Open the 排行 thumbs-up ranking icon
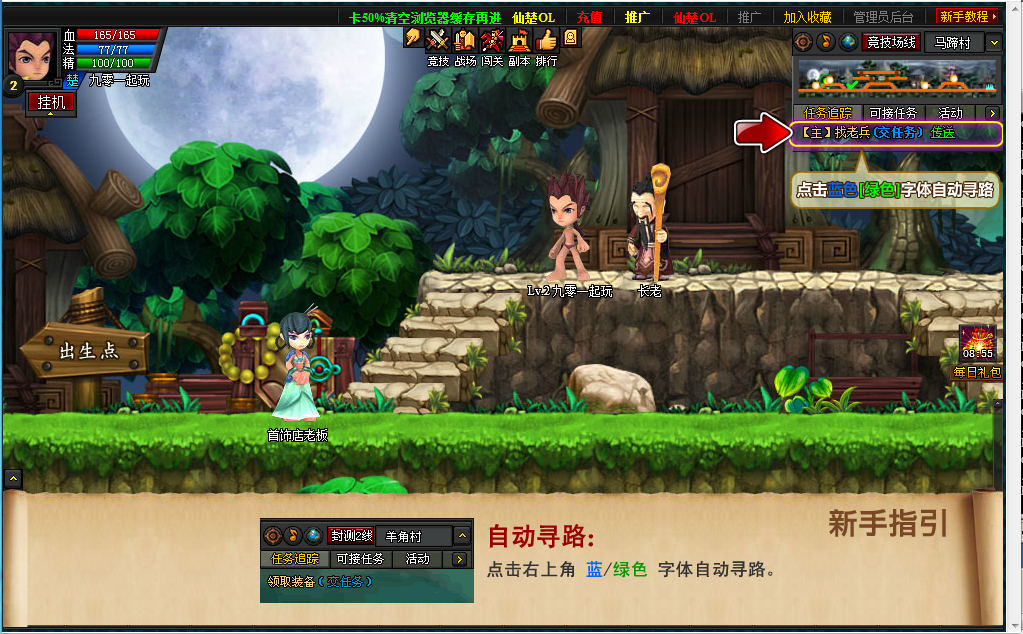The width and height of the screenshot is (1023, 634). [546, 40]
